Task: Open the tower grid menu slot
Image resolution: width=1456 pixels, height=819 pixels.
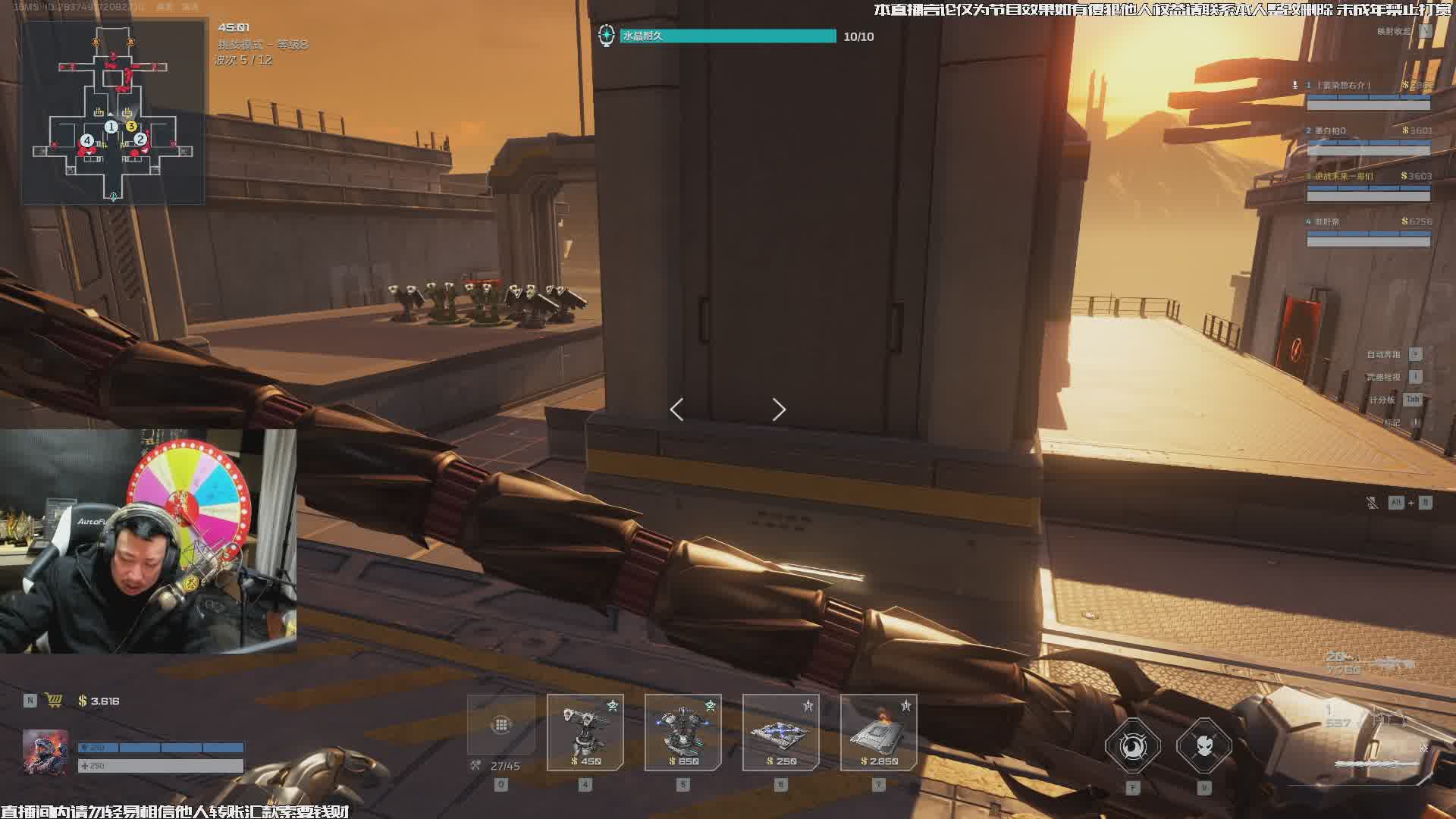Action: click(501, 725)
